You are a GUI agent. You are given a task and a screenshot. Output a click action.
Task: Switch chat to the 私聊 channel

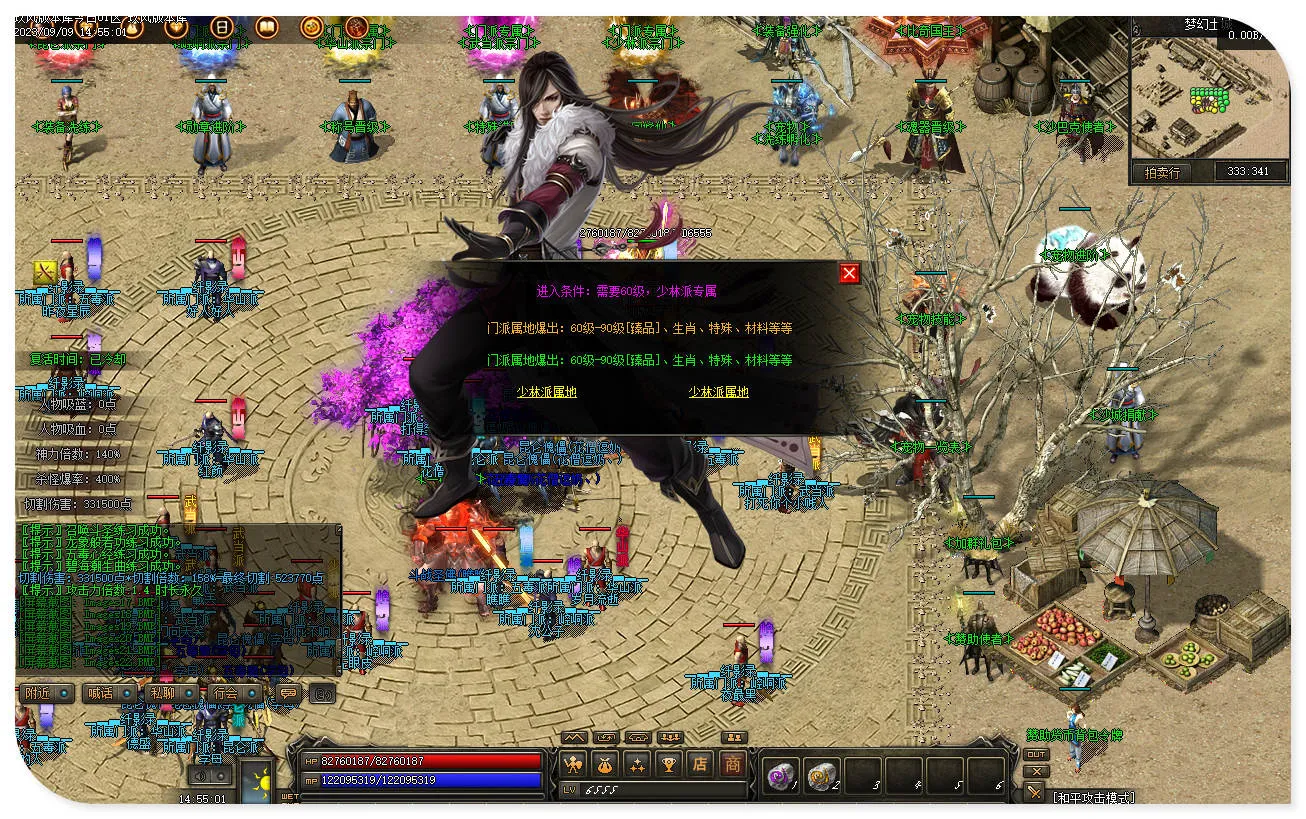169,693
